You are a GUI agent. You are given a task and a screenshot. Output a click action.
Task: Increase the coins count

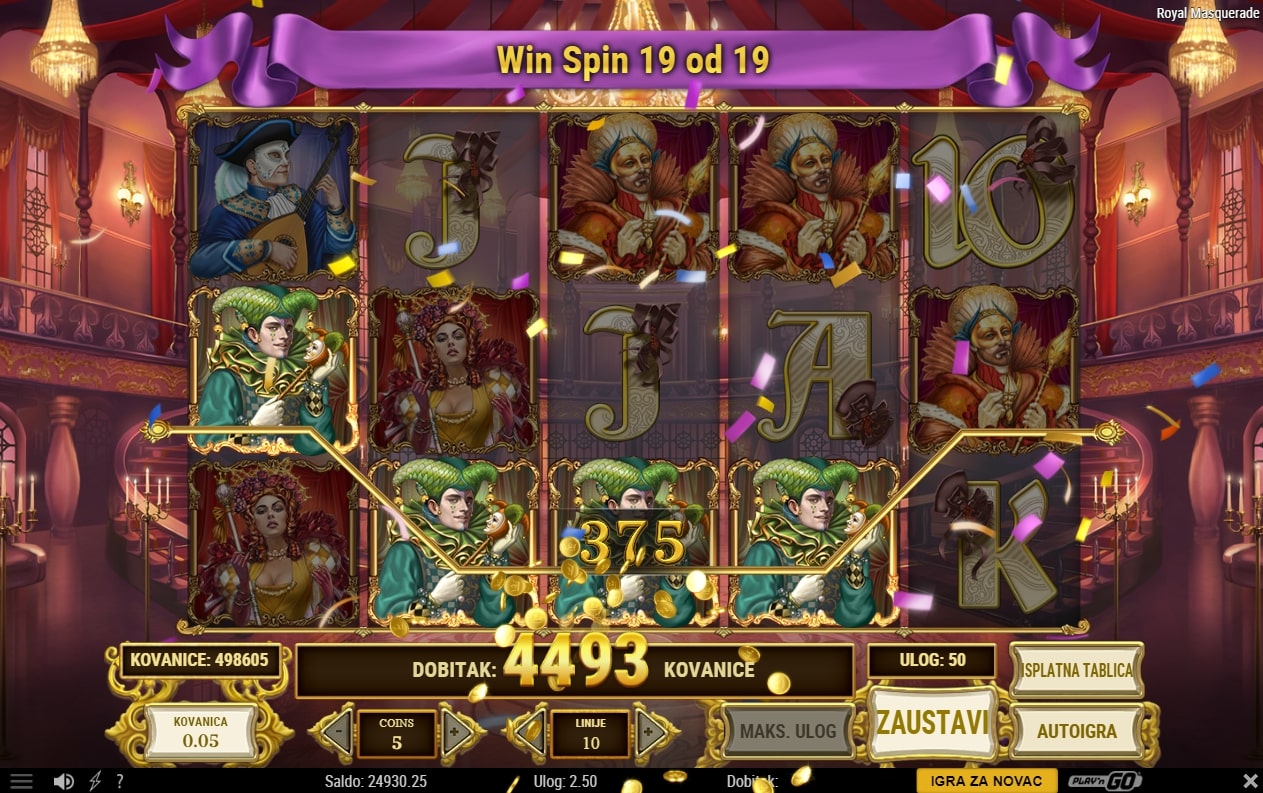pyautogui.click(x=456, y=733)
